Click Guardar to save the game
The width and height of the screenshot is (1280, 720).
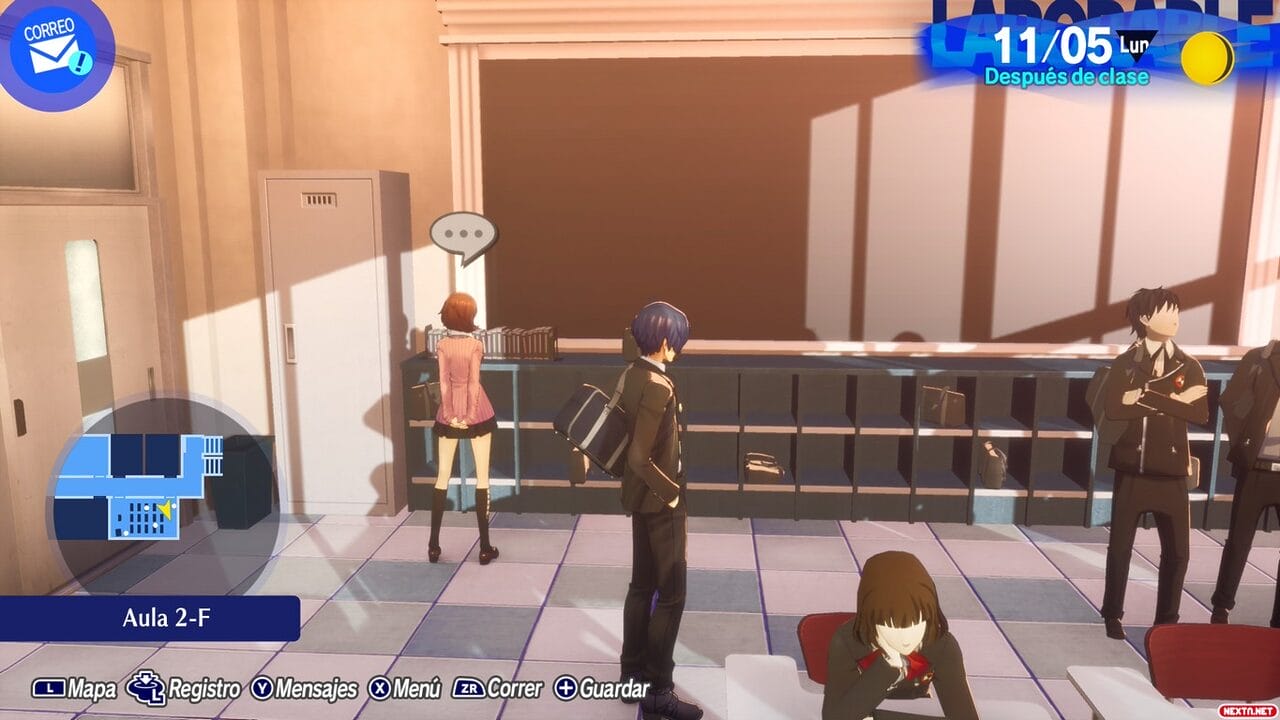coord(614,688)
